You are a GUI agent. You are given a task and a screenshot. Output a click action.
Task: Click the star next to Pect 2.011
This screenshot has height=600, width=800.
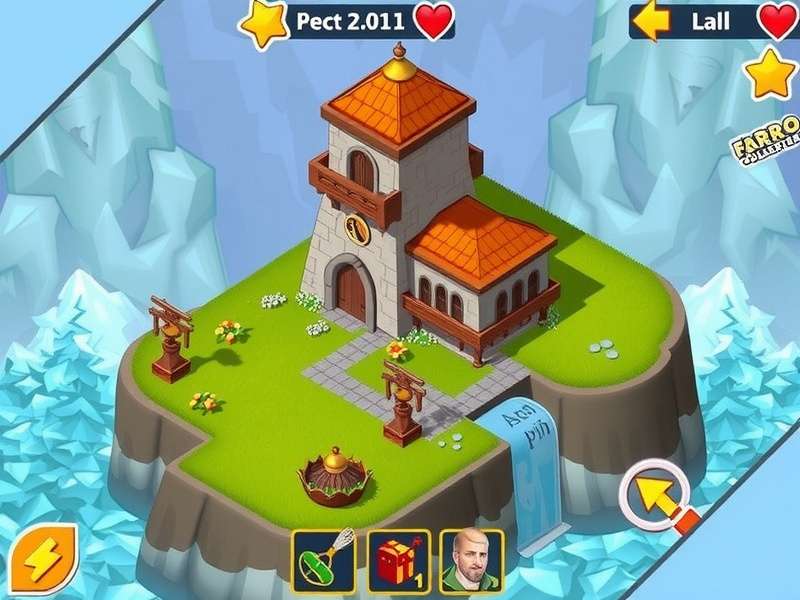[265, 23]
